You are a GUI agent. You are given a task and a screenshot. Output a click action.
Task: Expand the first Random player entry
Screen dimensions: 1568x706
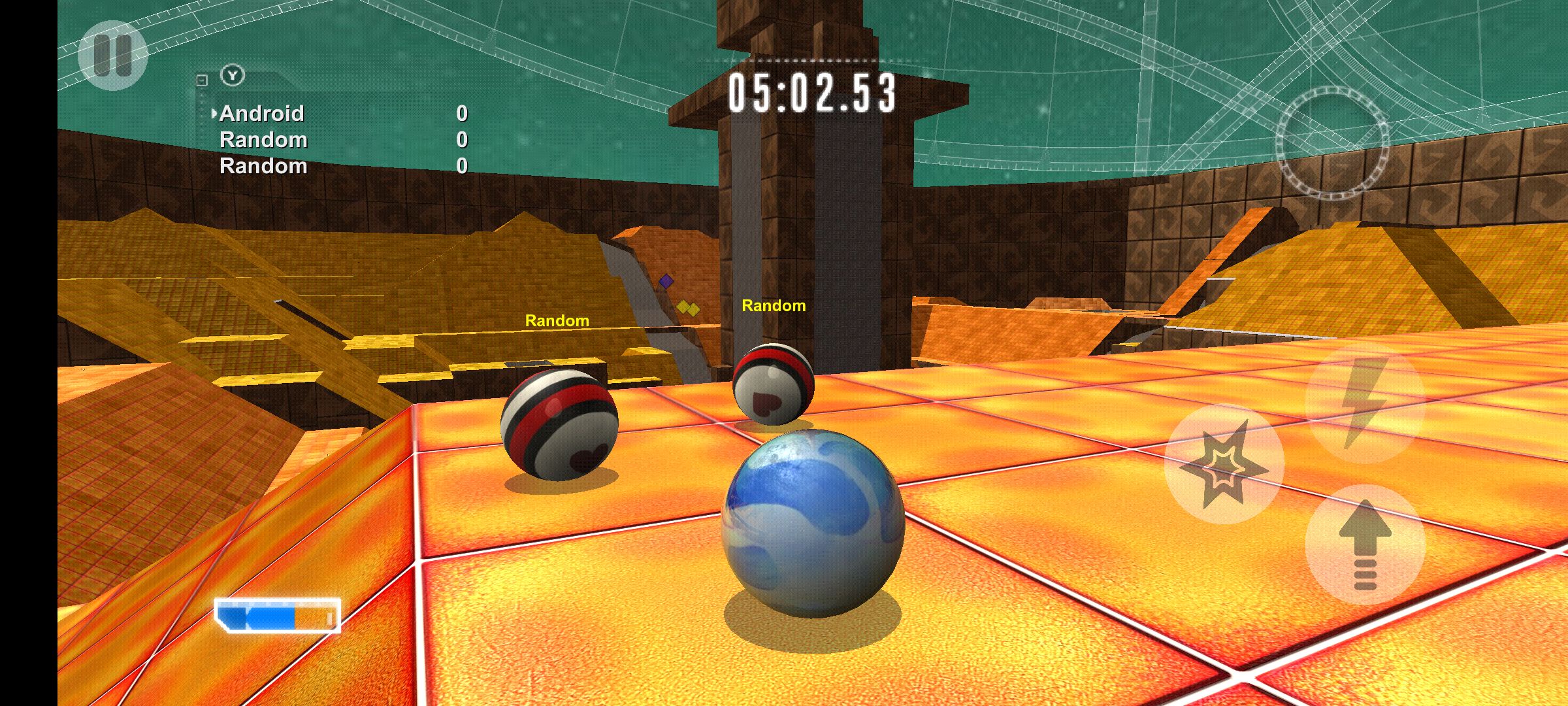[265, 139]
